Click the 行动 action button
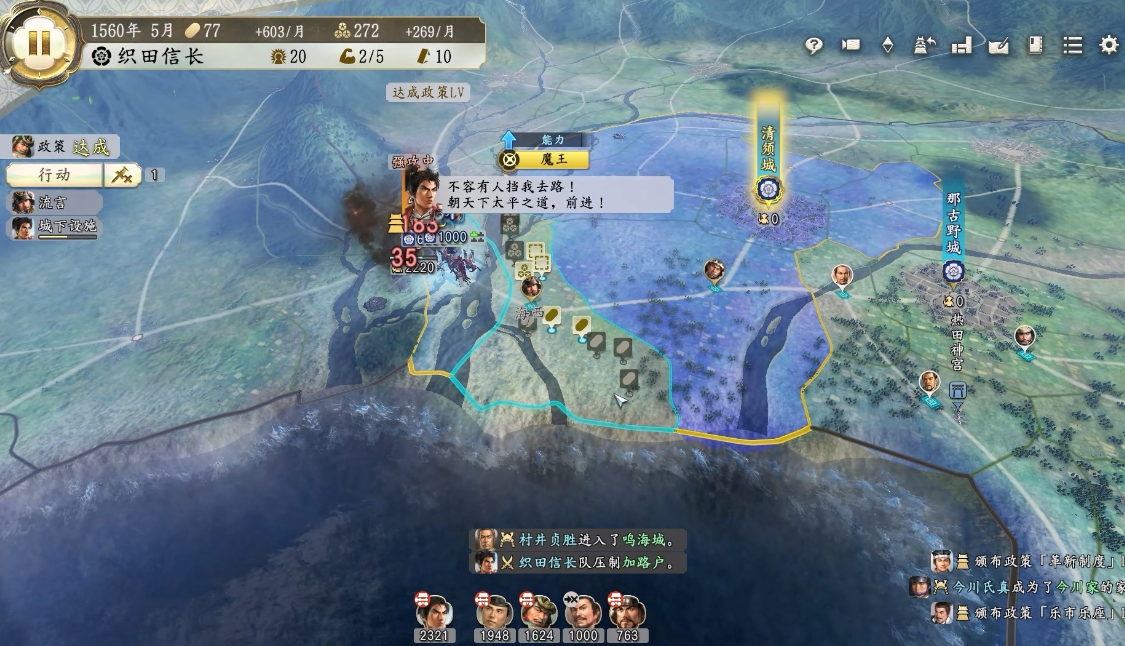The image size is (1125, 646). (55, 175)
